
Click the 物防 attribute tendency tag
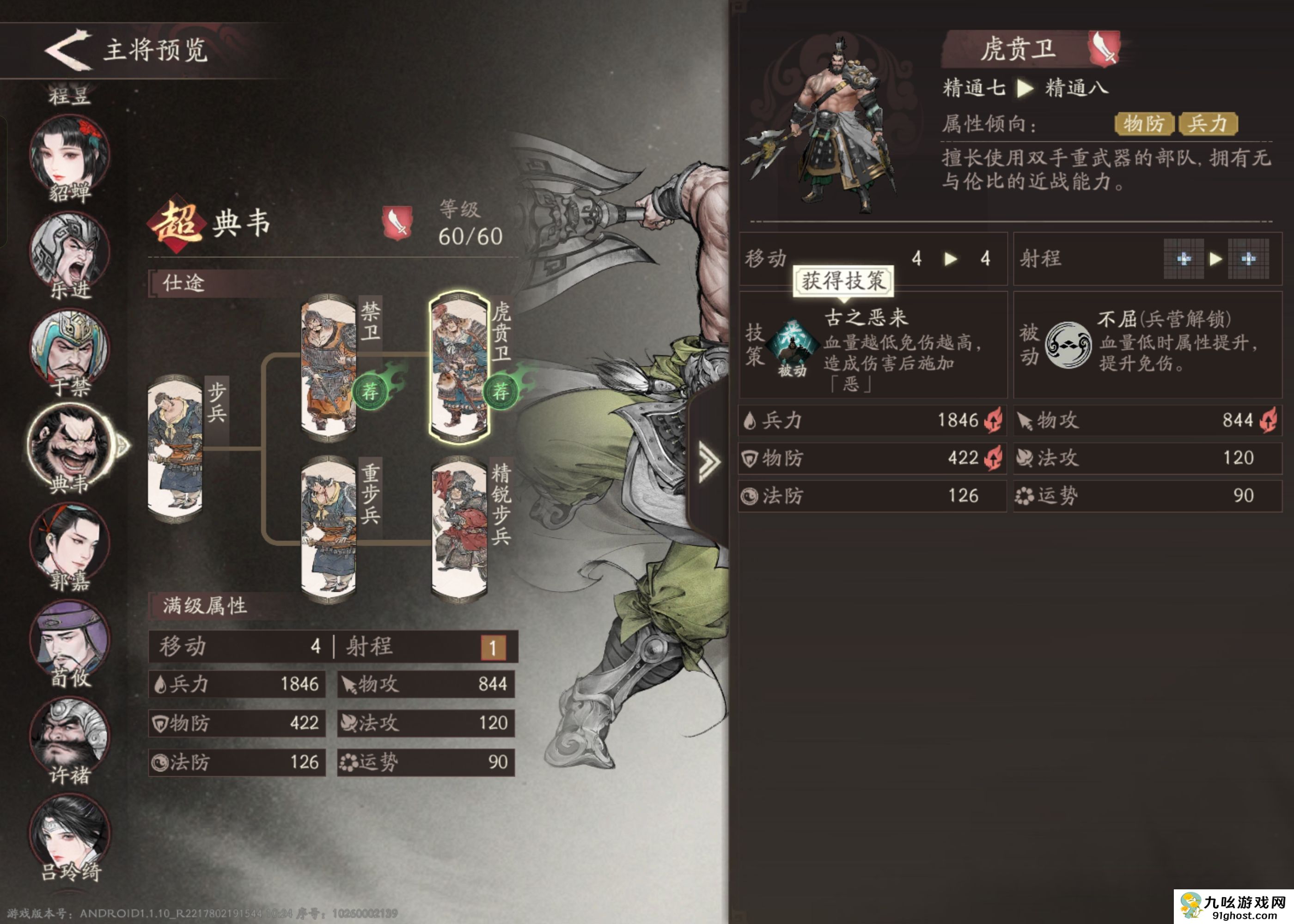tap(1144, 122)
